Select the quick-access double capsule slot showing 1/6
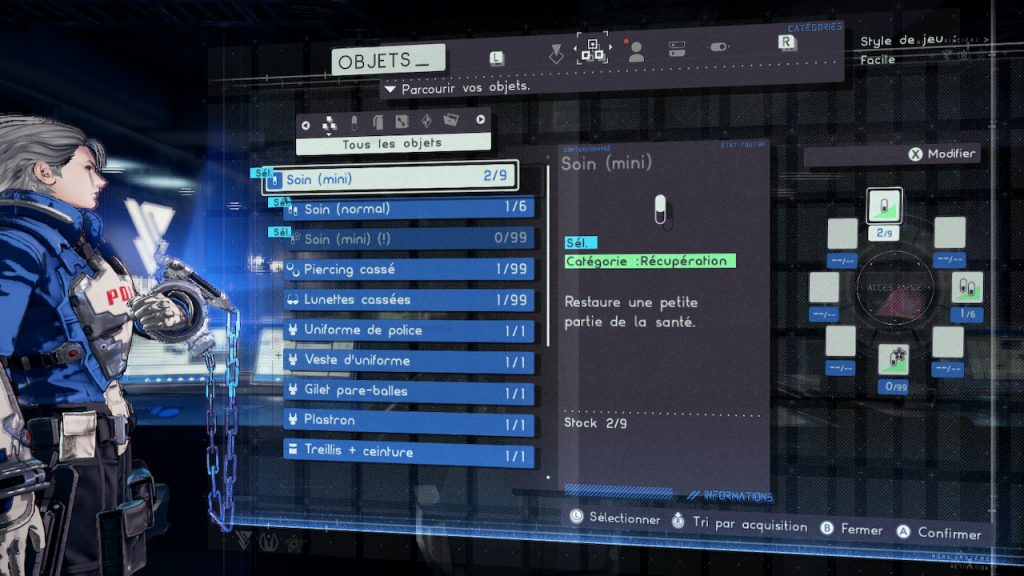This screenshot has width=1024, height=576. (x=966, y=288)
